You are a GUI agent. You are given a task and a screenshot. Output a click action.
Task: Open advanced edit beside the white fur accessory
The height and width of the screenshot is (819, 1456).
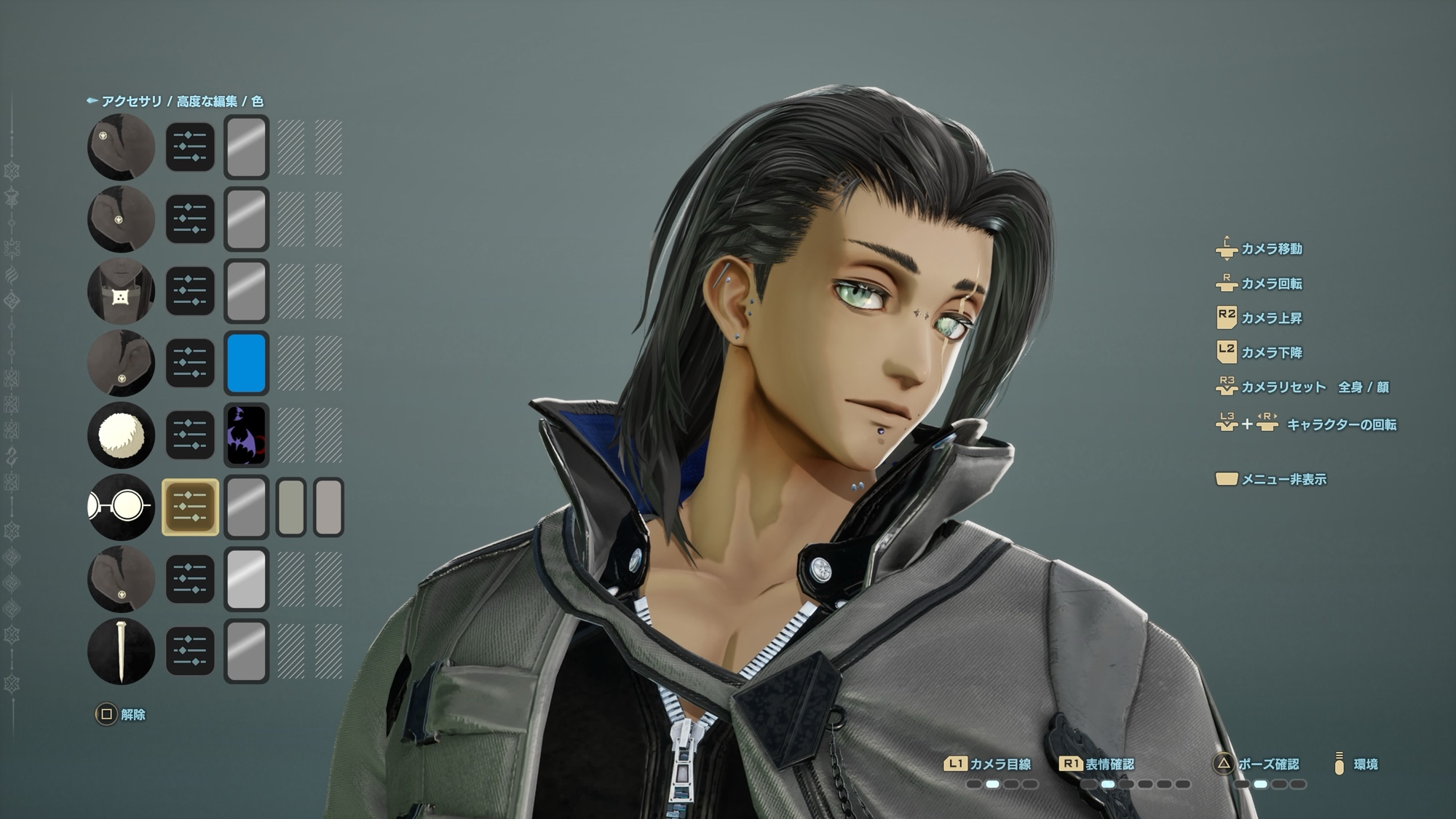pos(190,435)
